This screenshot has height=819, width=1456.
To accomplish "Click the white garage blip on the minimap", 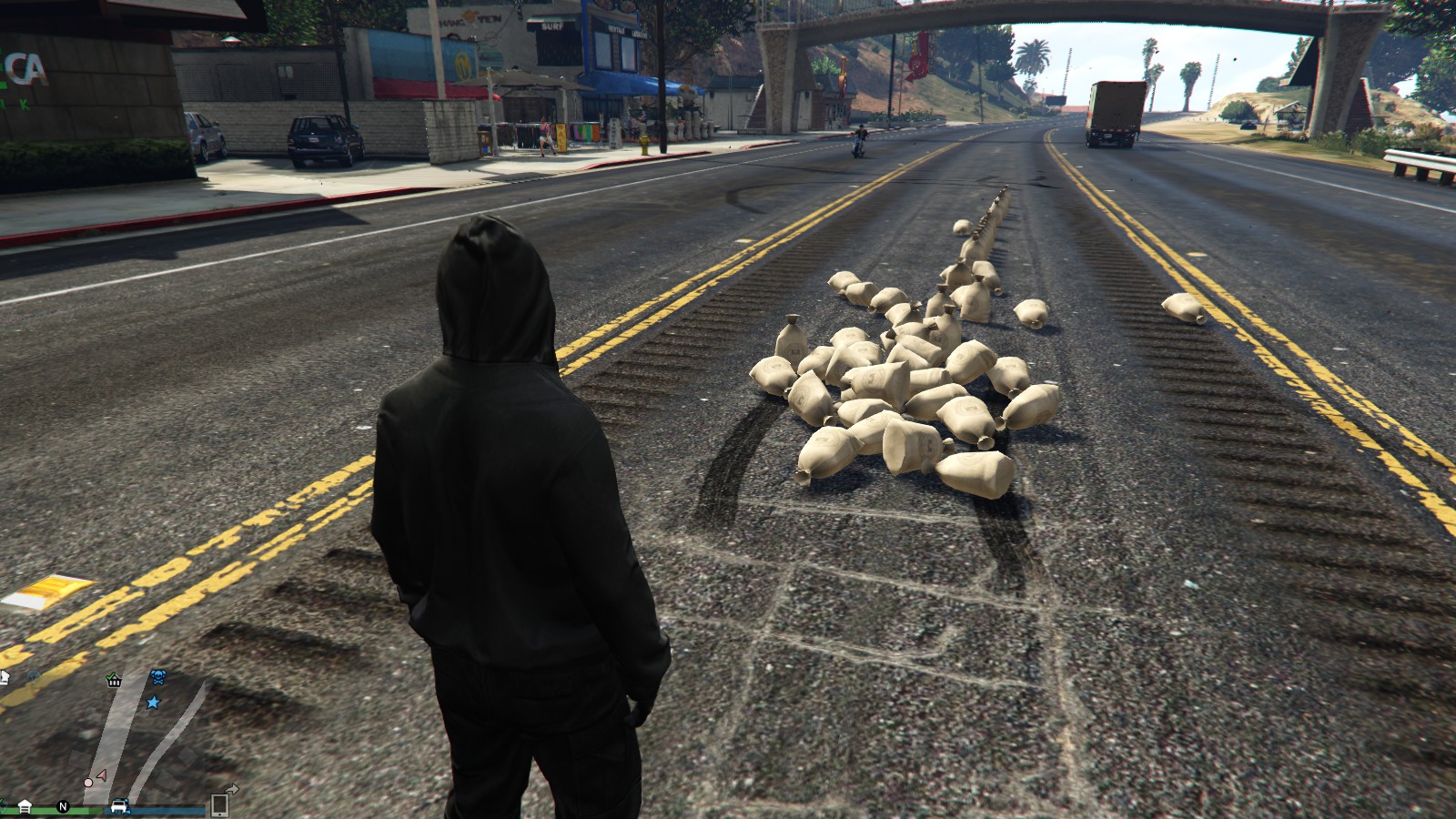I will point(25,806).
